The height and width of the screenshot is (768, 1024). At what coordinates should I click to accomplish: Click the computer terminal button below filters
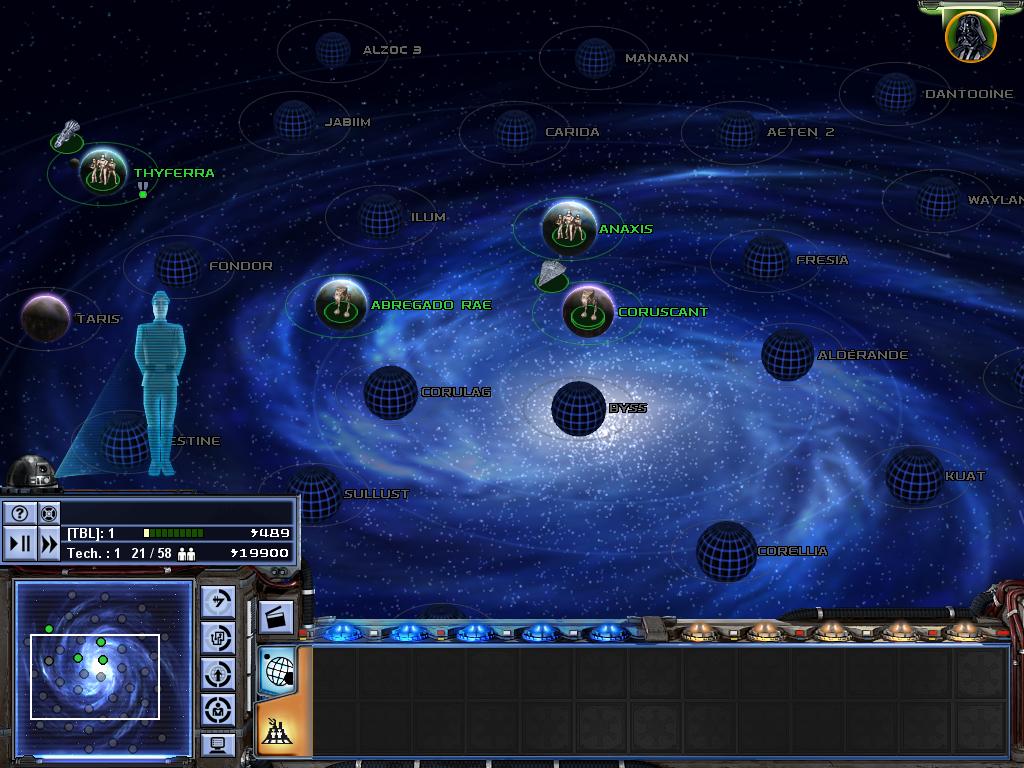[218, 745]
